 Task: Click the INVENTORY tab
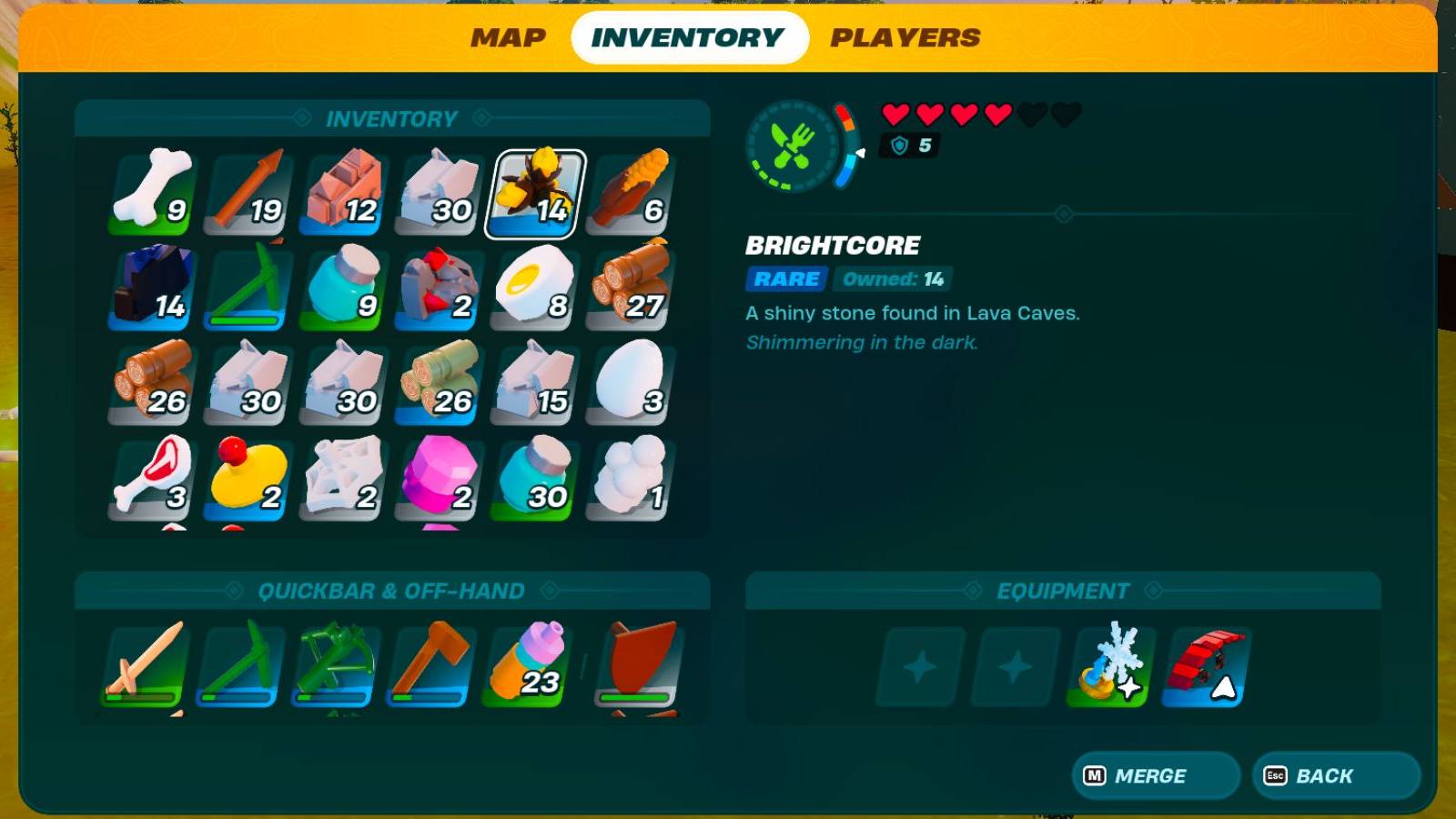(689, 37)
